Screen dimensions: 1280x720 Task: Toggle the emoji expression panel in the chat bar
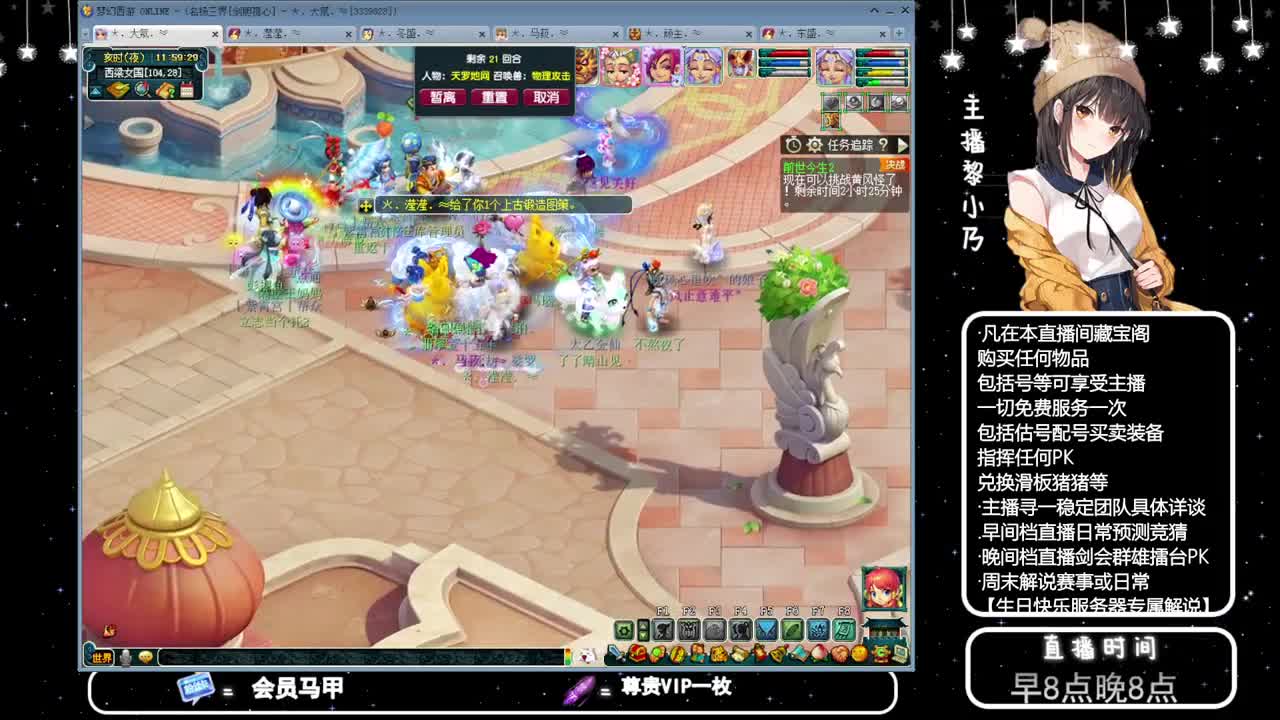click(x=145, y=658)
